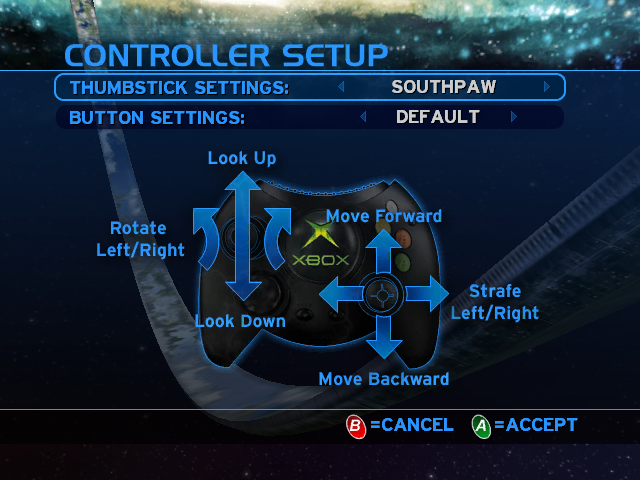Image resolution: width=640 pixels, height=480 pixels.
Task: Click the right arrow beside Southpaw
Action: click(x=546, y=87)
